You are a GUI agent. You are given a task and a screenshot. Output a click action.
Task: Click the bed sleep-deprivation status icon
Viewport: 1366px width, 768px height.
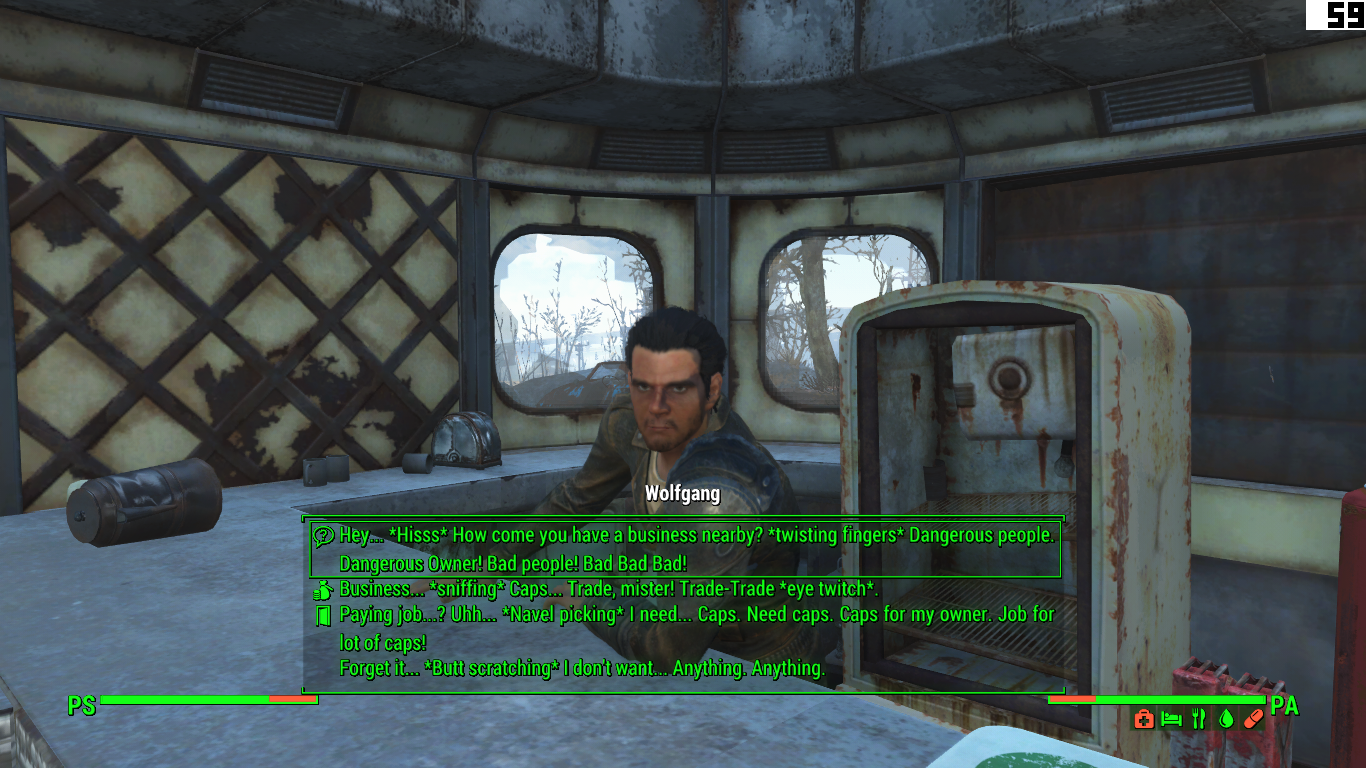click(1171, 718)
